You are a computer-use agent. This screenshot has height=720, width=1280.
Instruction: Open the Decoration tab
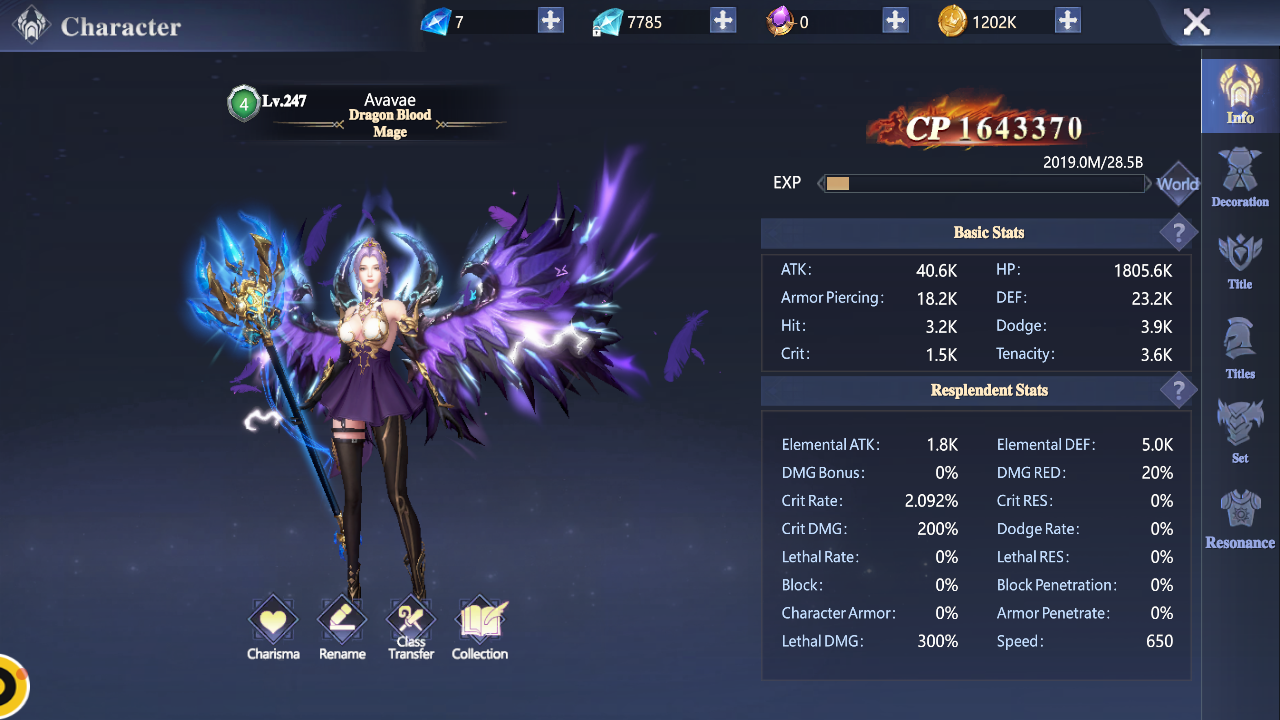tap(1240, 178)
